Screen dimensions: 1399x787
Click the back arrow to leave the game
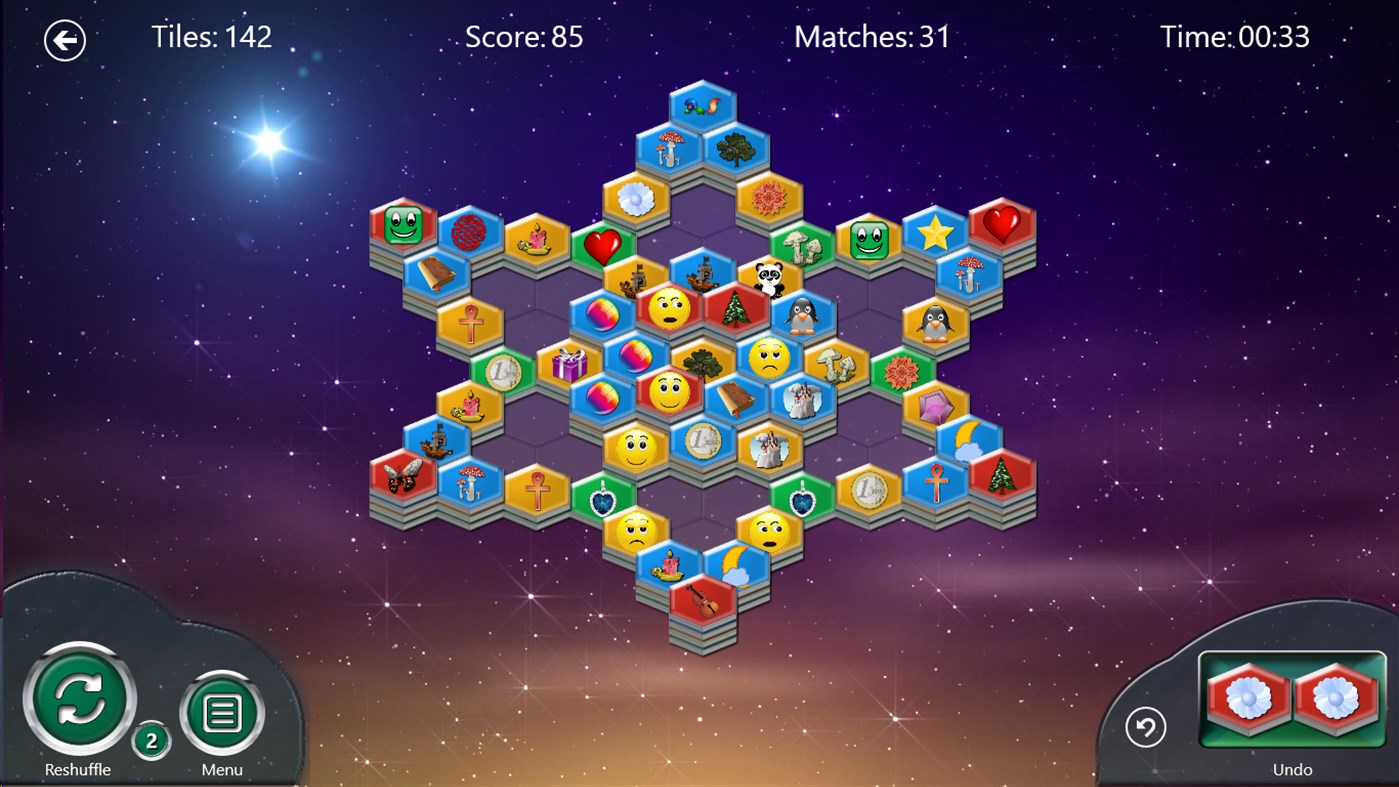tap(65, 39)
